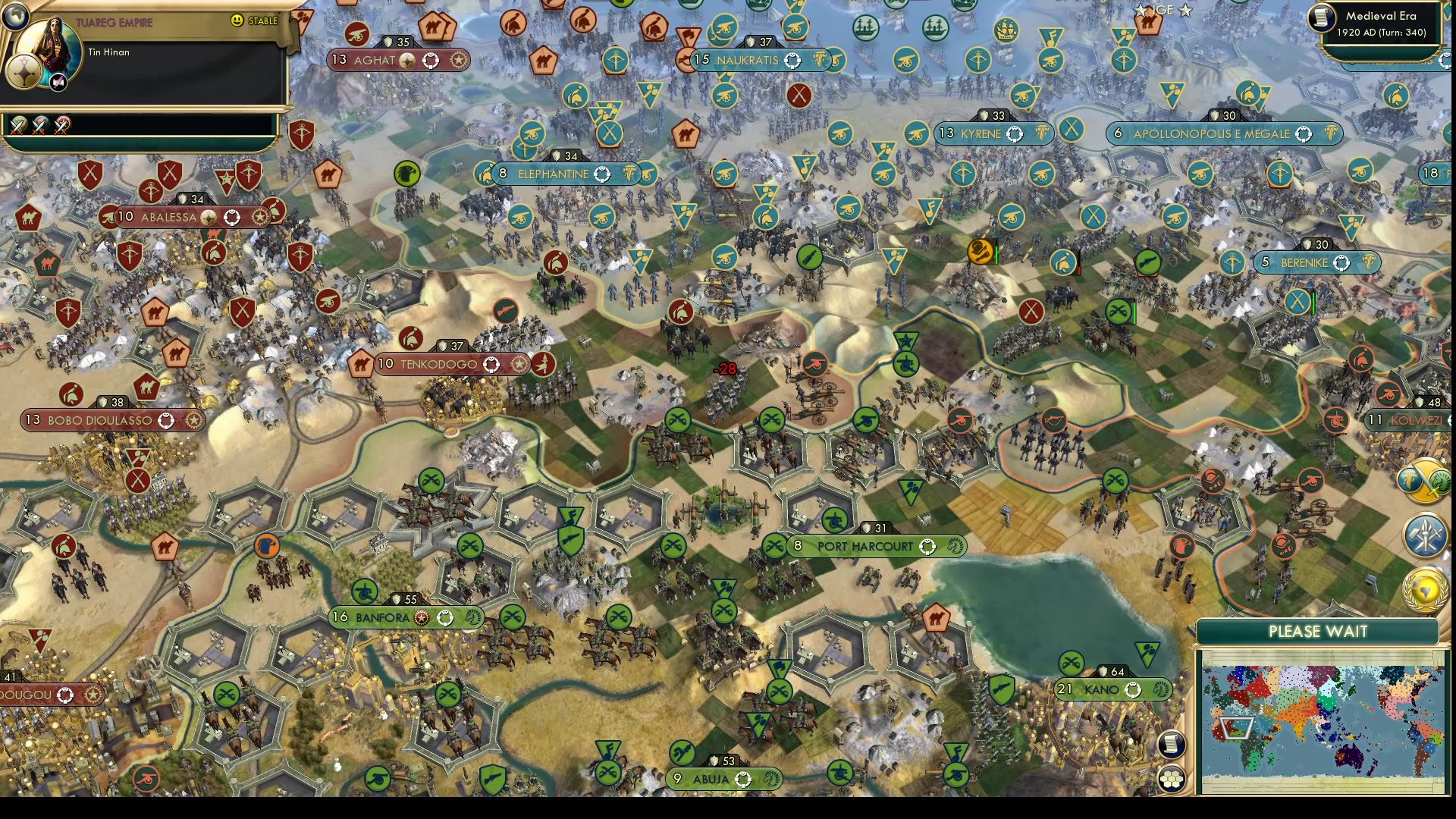The height and width of the screenshot is (819, 1456).
Task: View victory progress via golden globe icon
Action: click(x=1426, y=588)
